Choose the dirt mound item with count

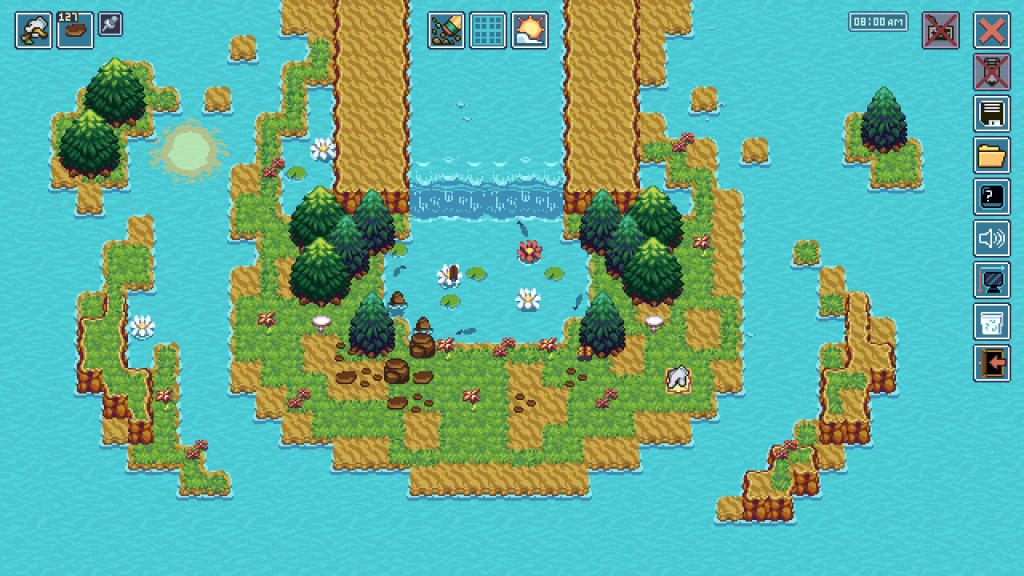pyautogui.click(x=75, y=30)
